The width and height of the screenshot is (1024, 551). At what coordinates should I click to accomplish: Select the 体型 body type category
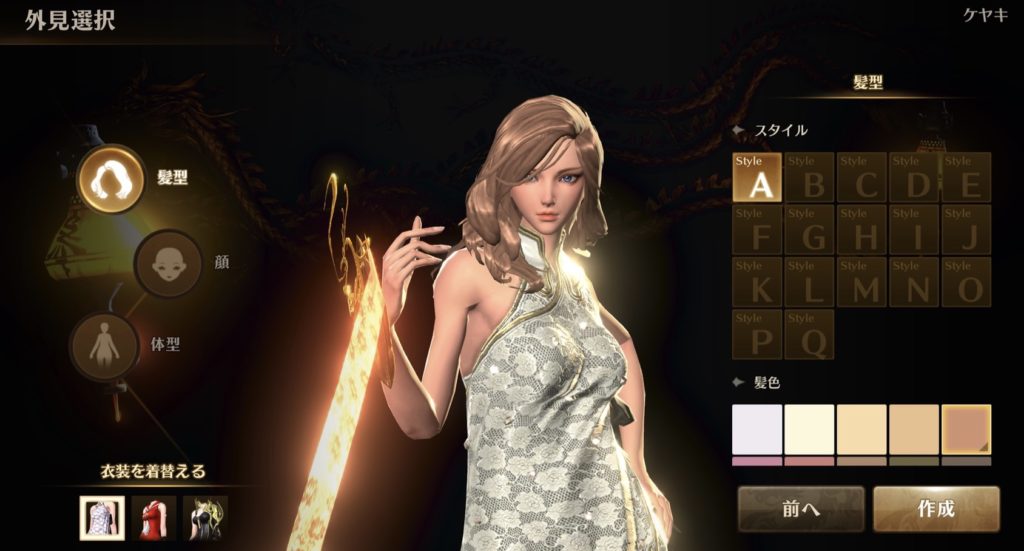click(104, 345)
